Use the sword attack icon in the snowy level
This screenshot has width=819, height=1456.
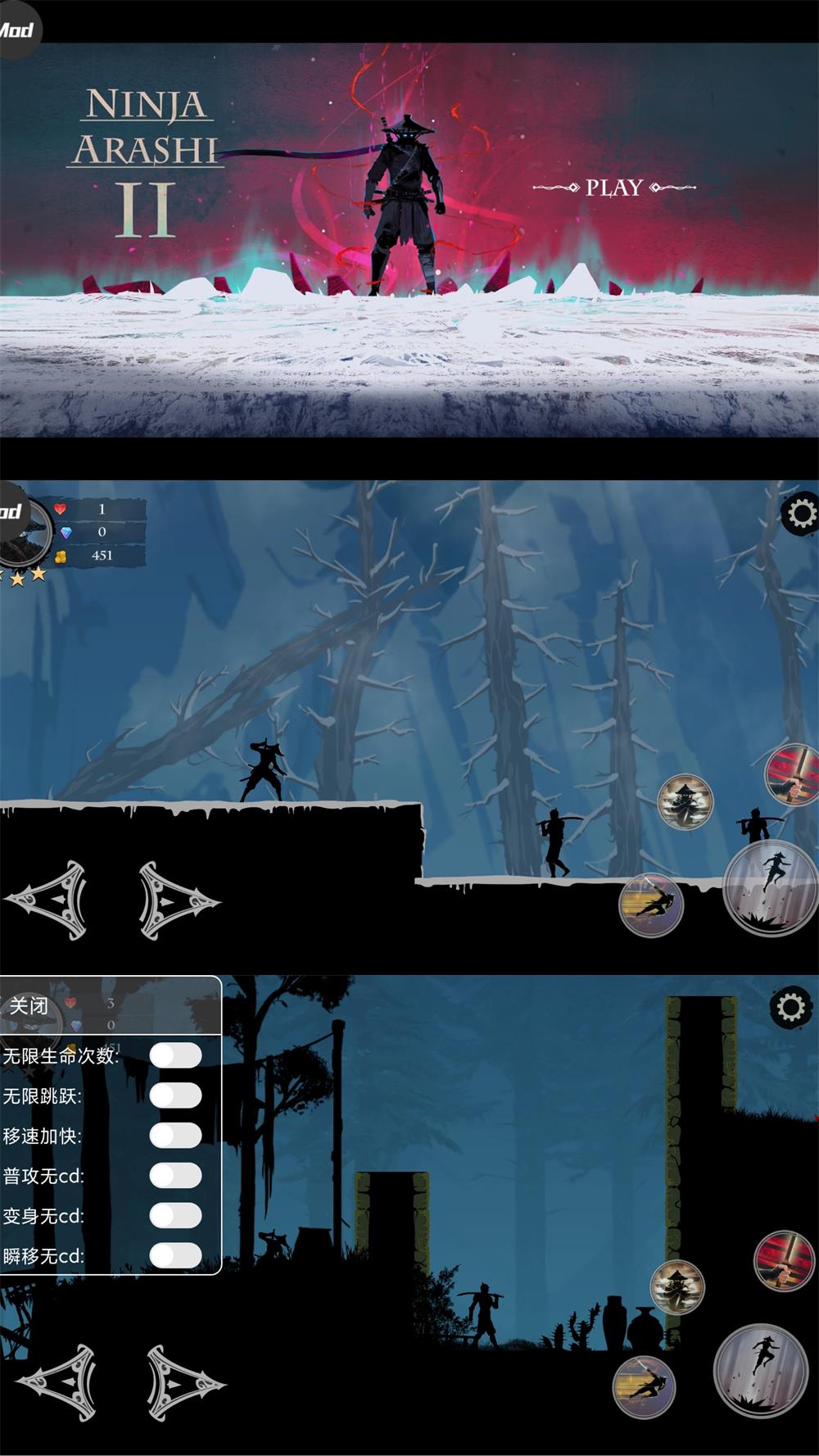tap(791, 774)
